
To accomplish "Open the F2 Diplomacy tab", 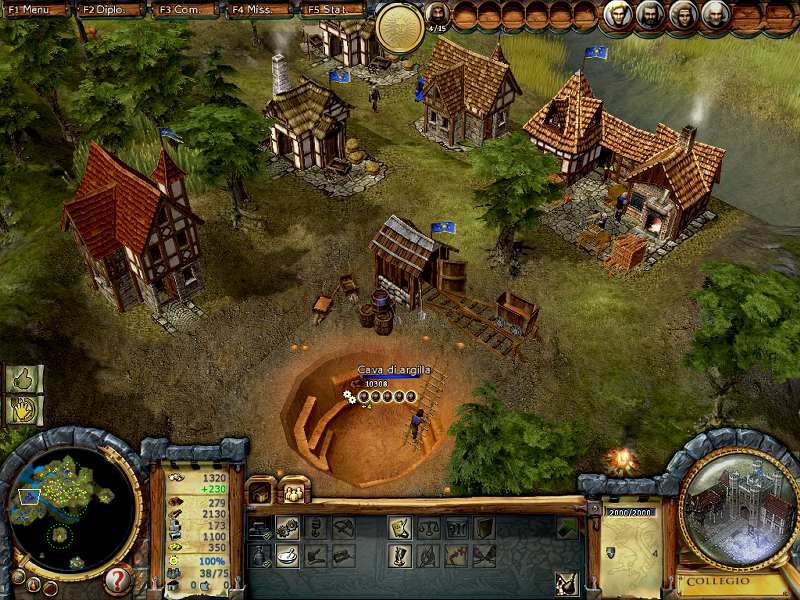I will (x=110, y=10).
